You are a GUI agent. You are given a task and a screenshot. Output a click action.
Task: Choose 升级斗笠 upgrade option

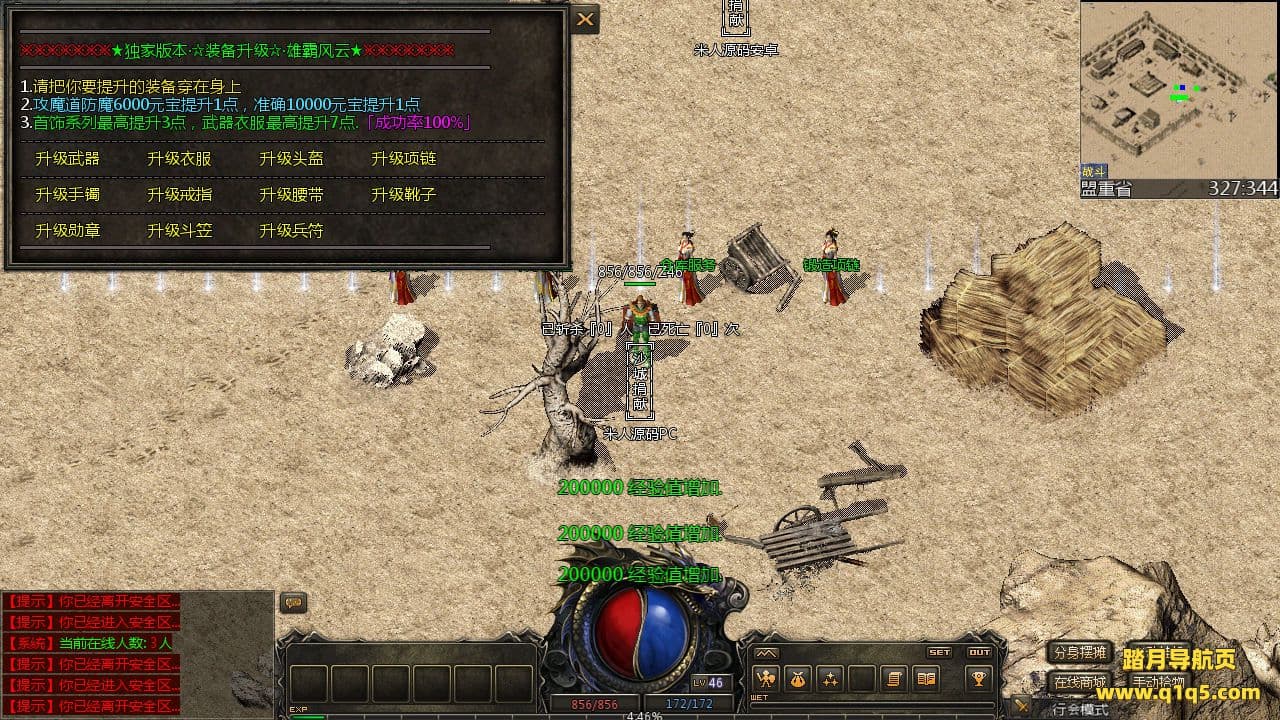coord(180,230)
